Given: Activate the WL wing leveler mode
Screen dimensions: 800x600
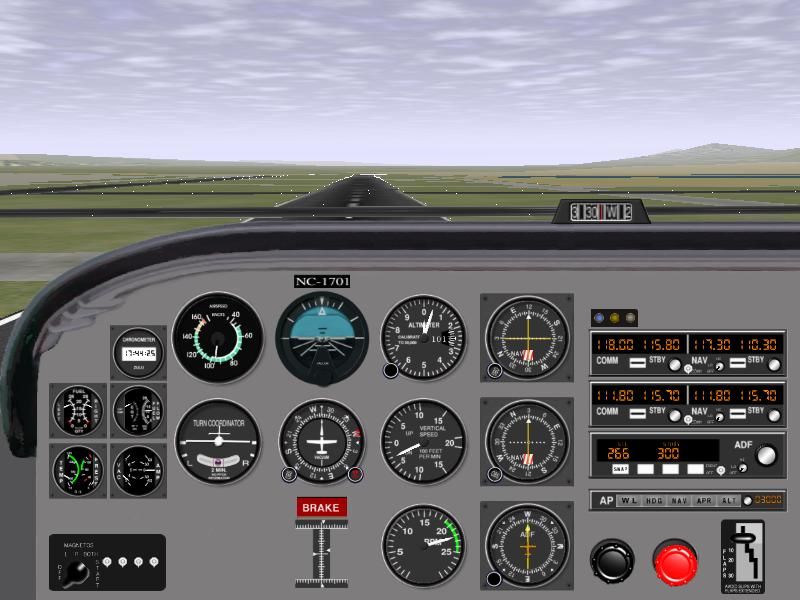Looking at the screenshot, I should 628,500.
